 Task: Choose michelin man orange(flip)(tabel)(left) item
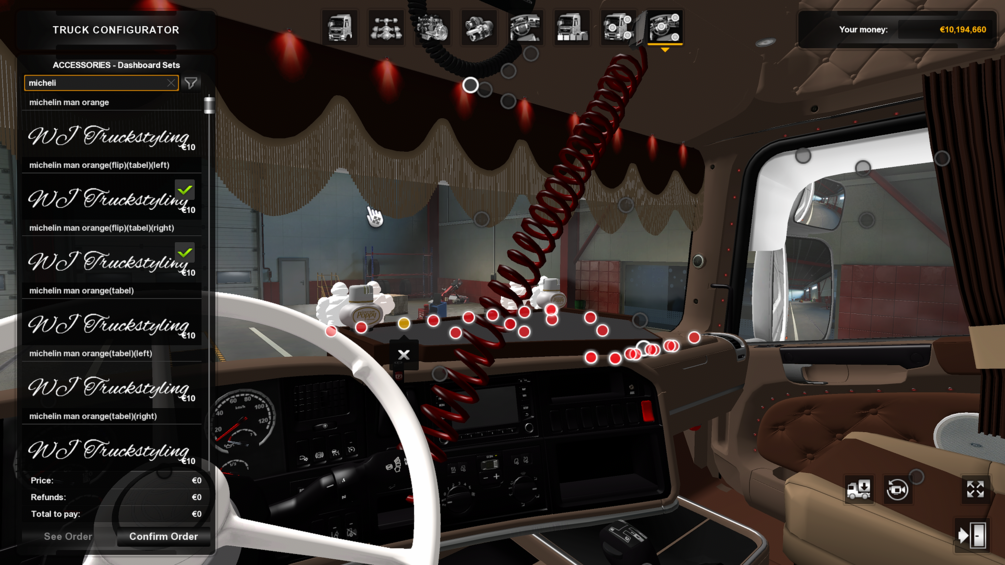point(110,198)
